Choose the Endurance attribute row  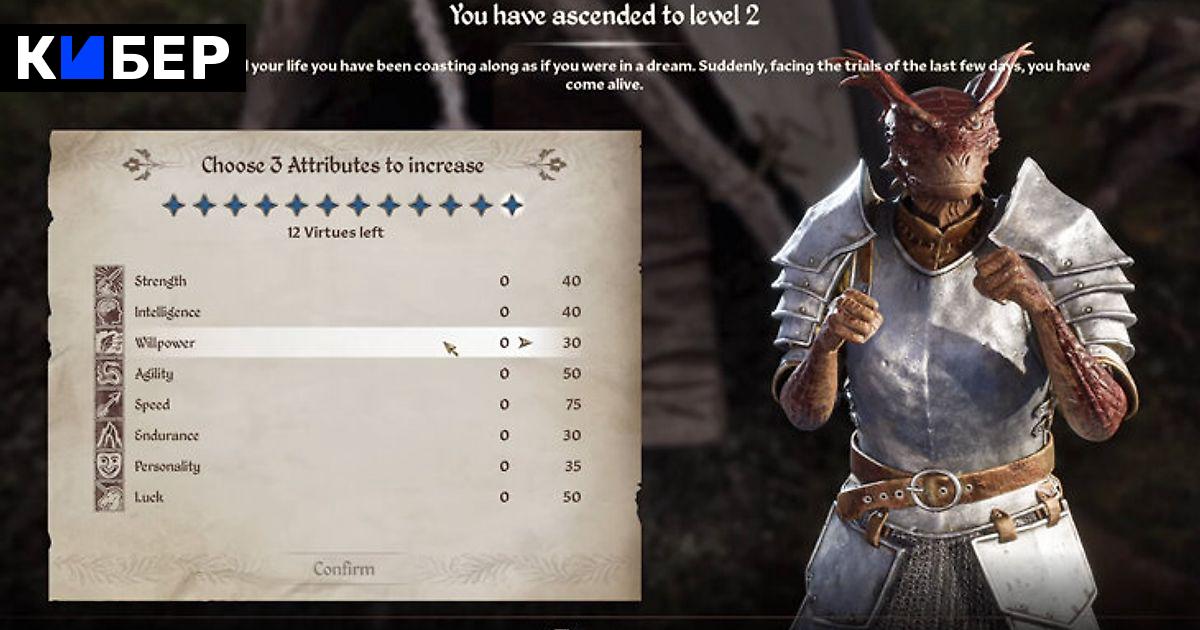340,436
